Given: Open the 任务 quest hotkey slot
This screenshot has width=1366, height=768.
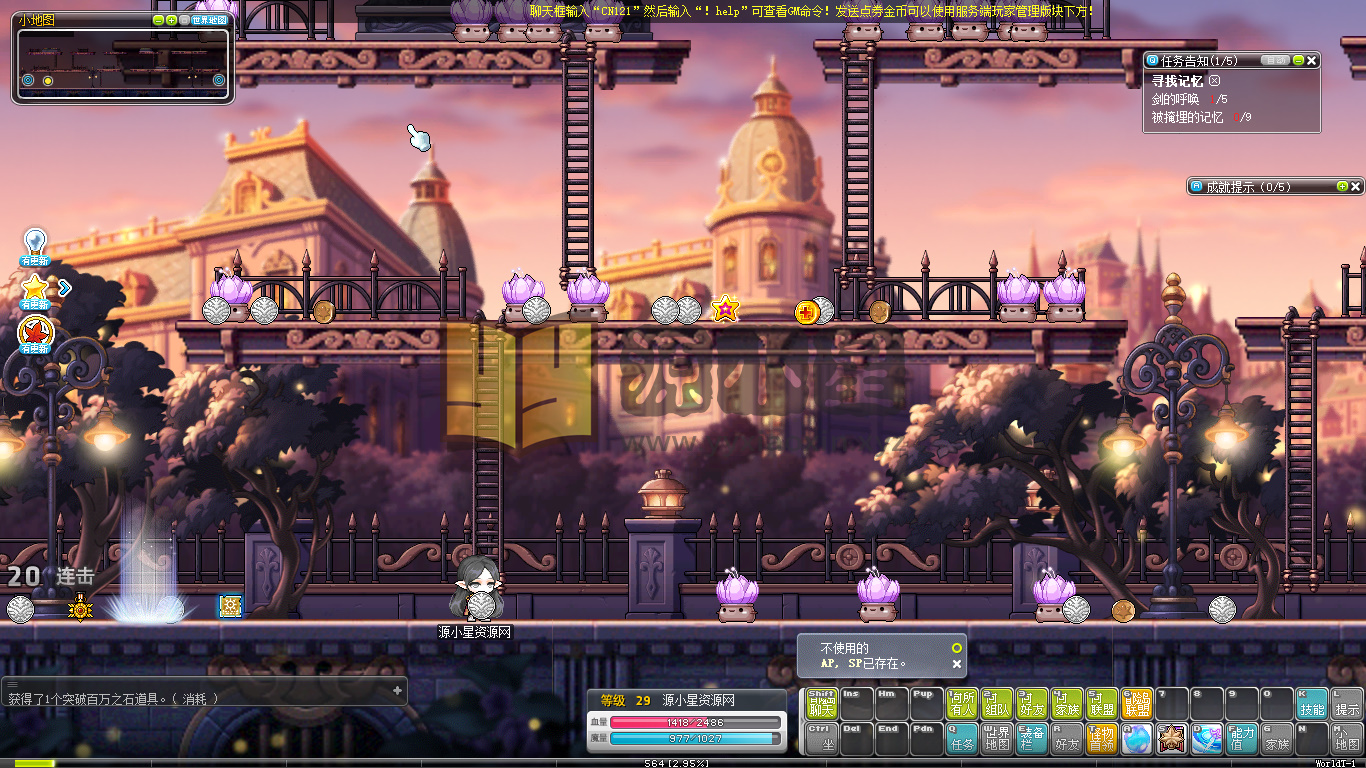Looking at the screenshot, I should [962, 739].
